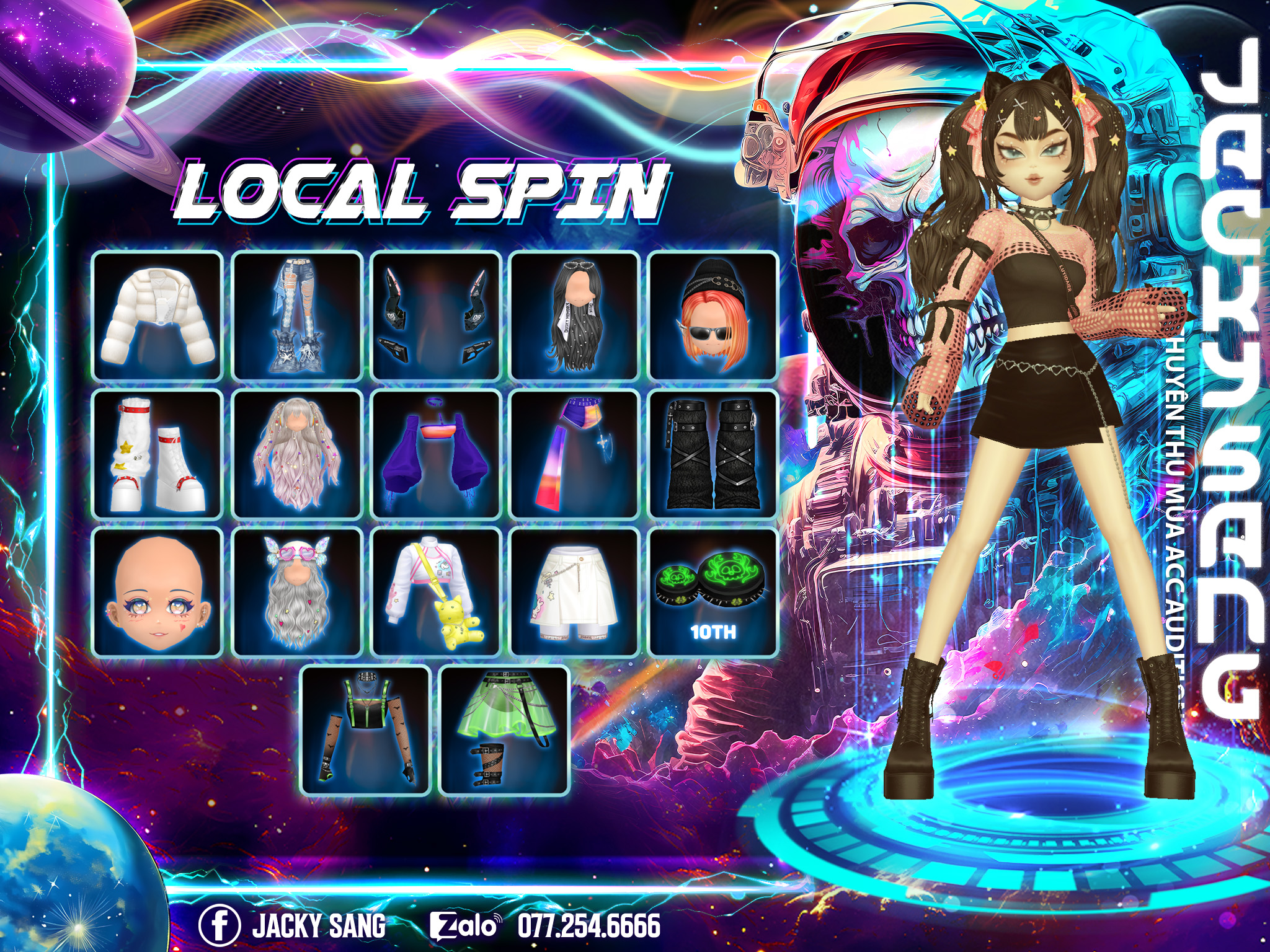Pick the black neon-strap top tile
Viewport: 1270px width, 952px height.
pyautogui.click(x=366, y=730)
